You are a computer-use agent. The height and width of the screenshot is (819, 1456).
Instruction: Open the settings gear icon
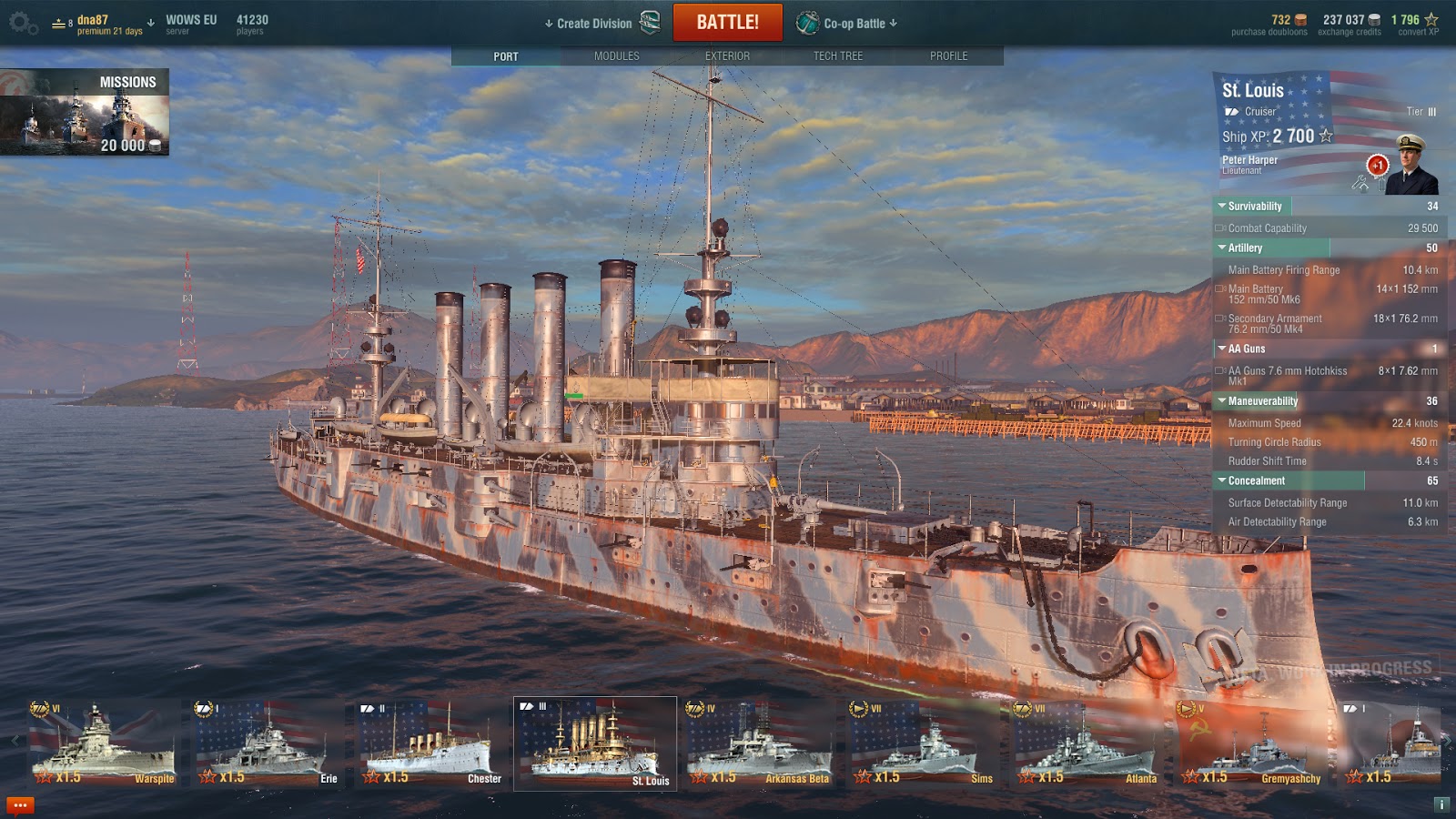click(x=22, y=24)
